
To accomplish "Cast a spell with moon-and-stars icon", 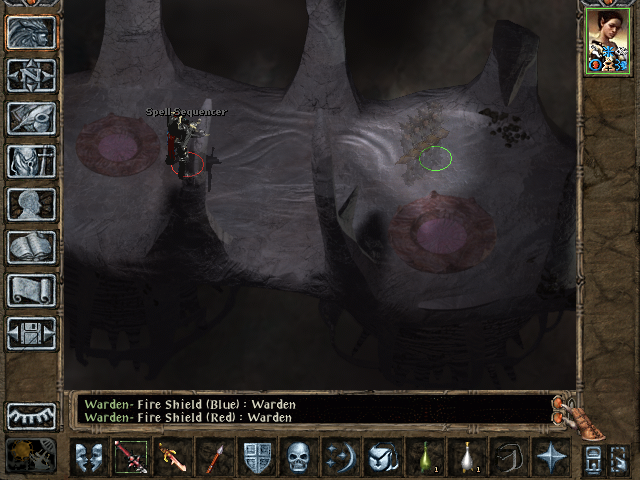I will point(341,457).
